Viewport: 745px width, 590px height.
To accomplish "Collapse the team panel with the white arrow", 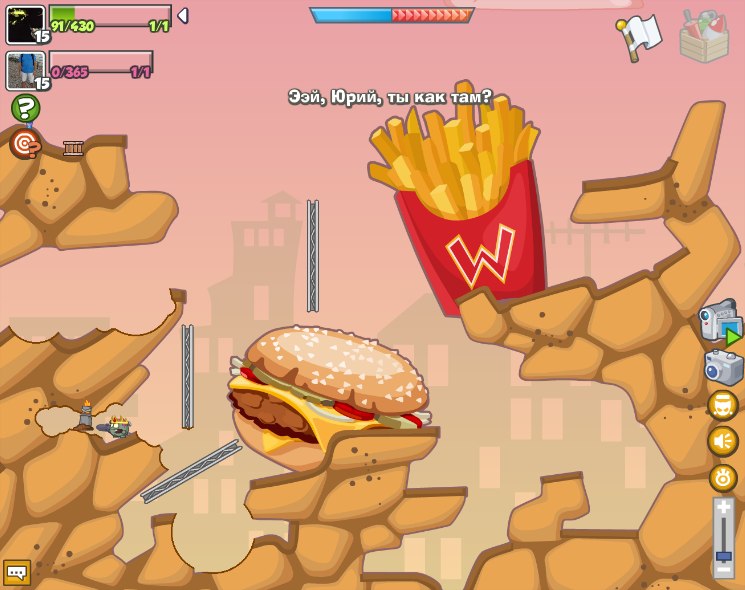I will pos(183,15).
